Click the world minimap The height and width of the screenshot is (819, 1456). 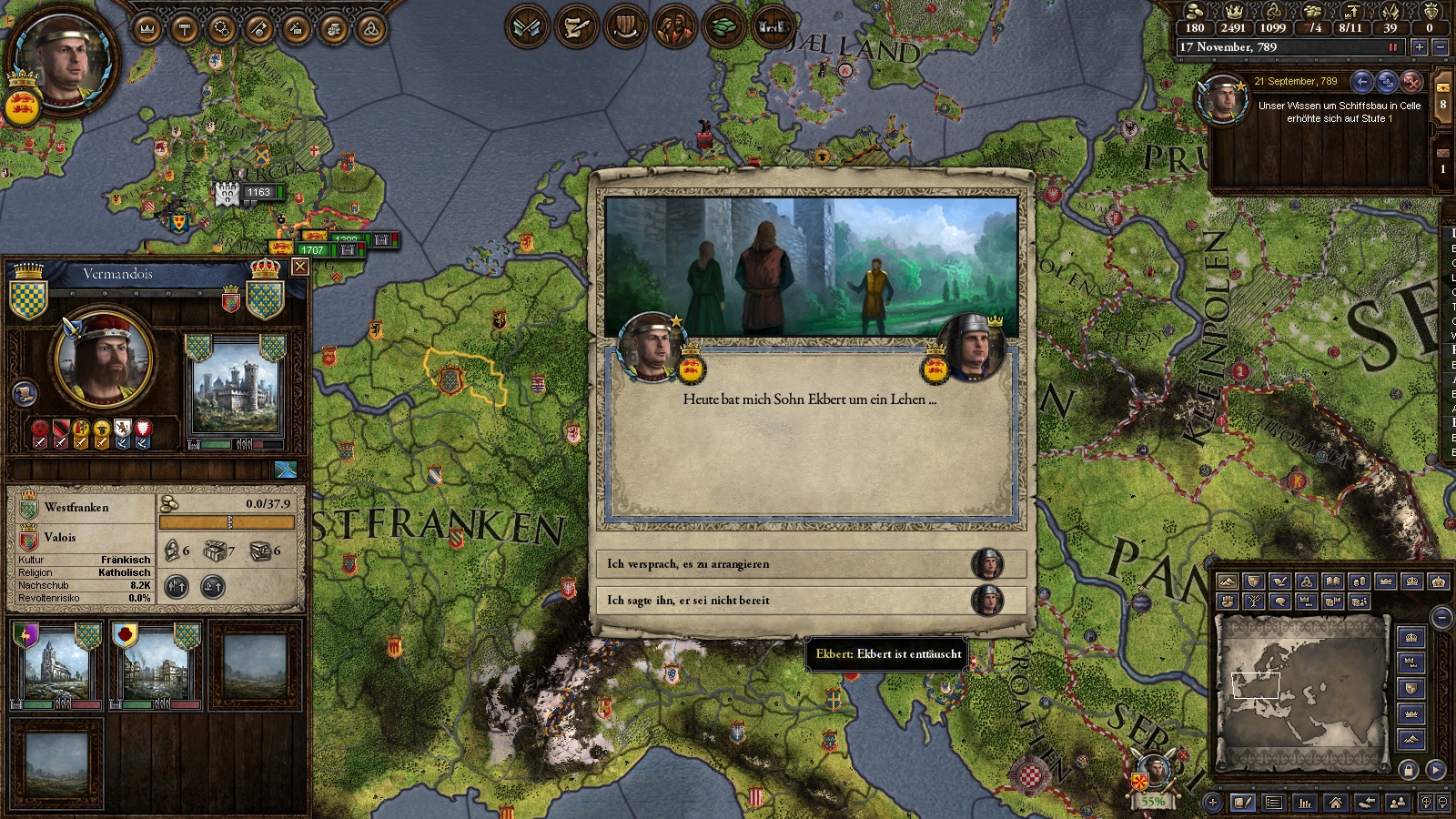1302,690
